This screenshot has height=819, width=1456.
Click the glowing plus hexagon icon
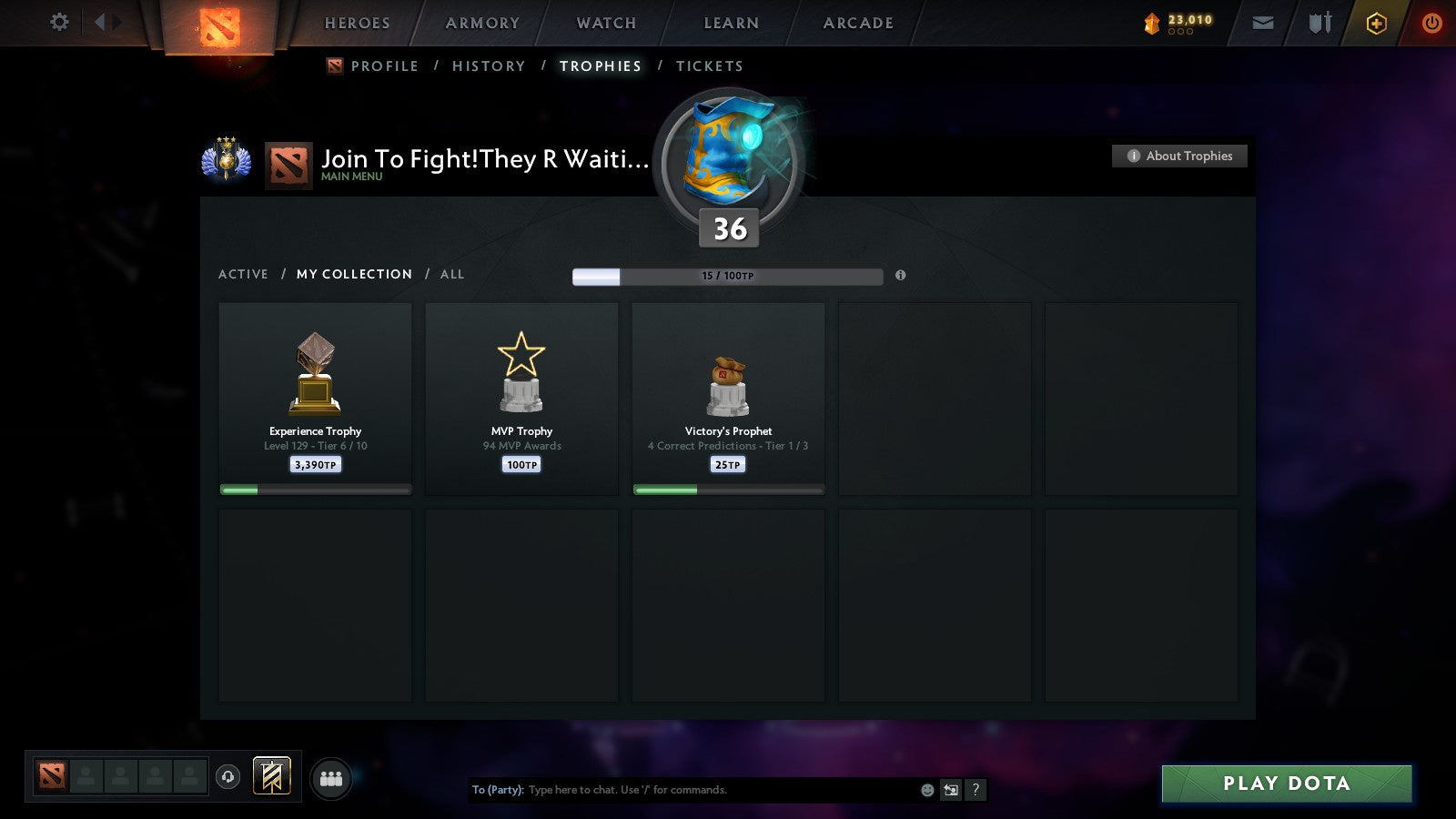[1377, 23]
